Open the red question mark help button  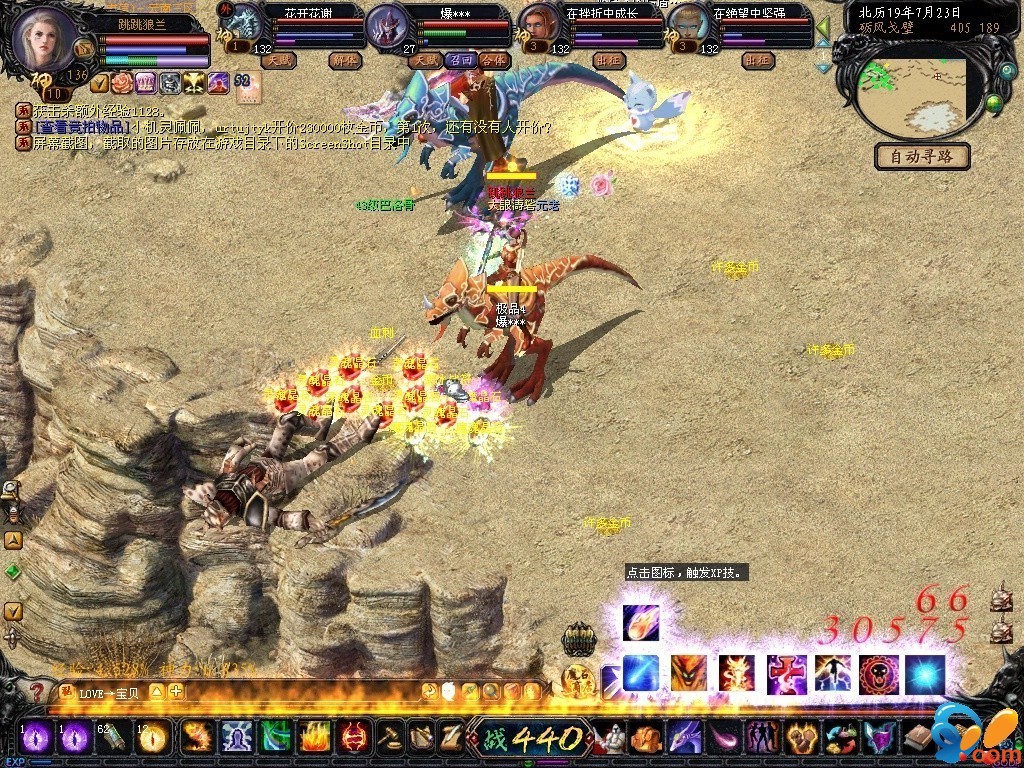pyautogui.click(x=37, y=692)
